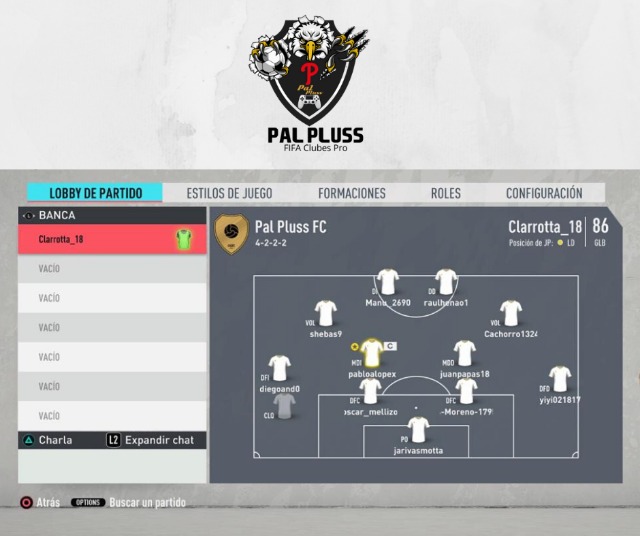Go to the Roles tab
This screenshot has height=536, width=640.
point(446,193)
